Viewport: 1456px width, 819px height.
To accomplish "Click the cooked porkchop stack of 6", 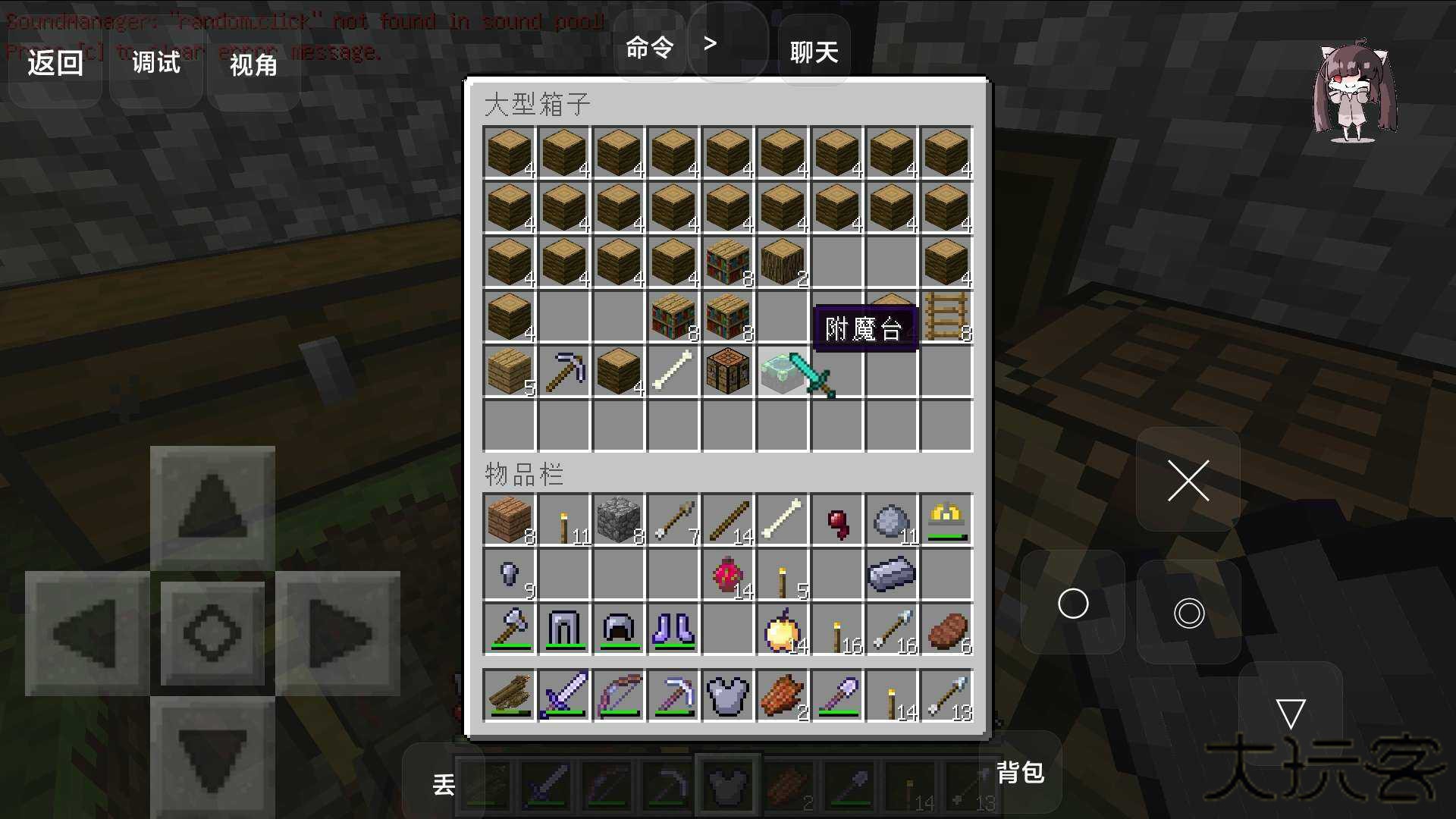I will coord(946,629).
